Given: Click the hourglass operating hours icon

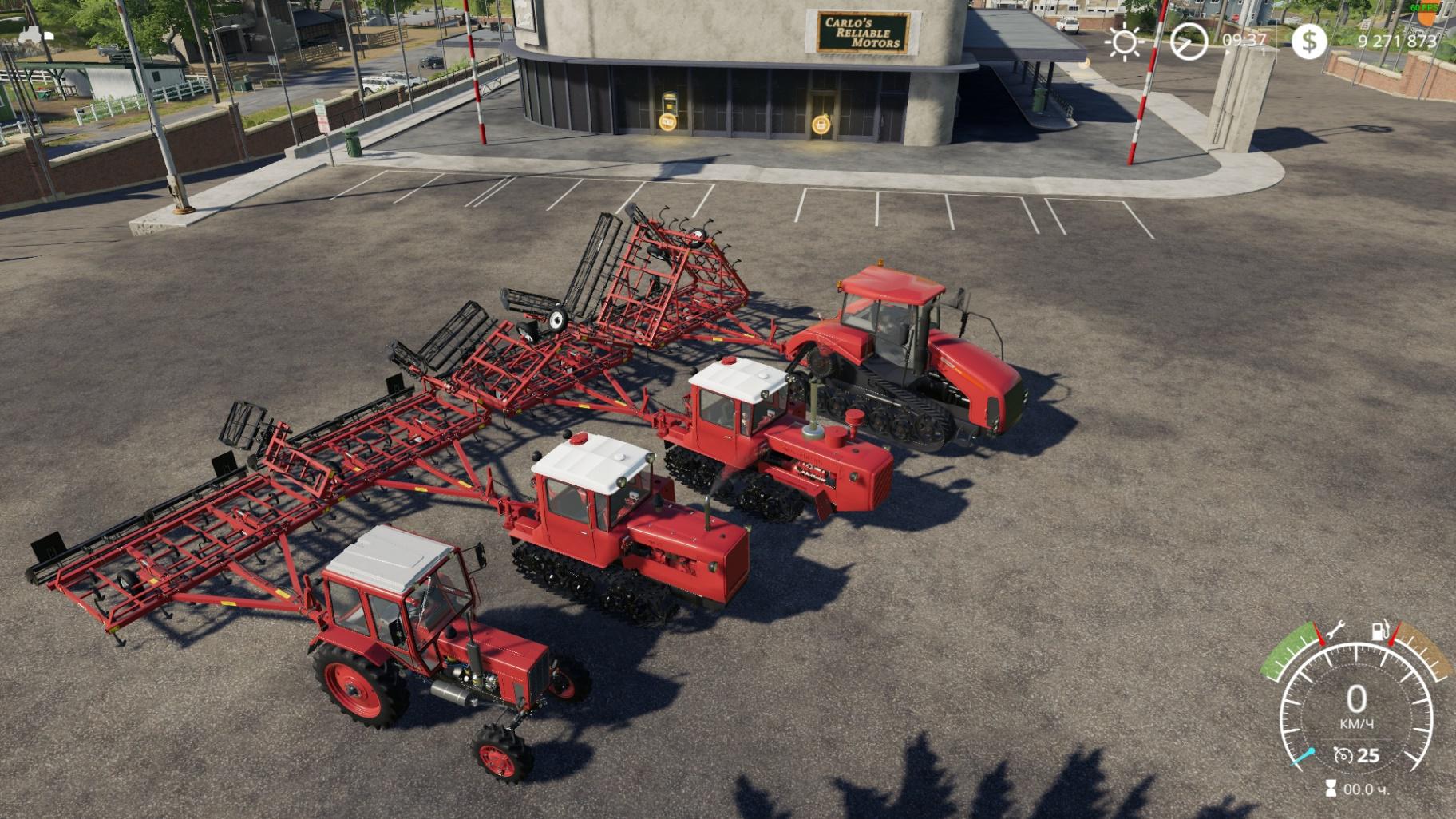Looking at the screenshot, I should coord(1330,789).
